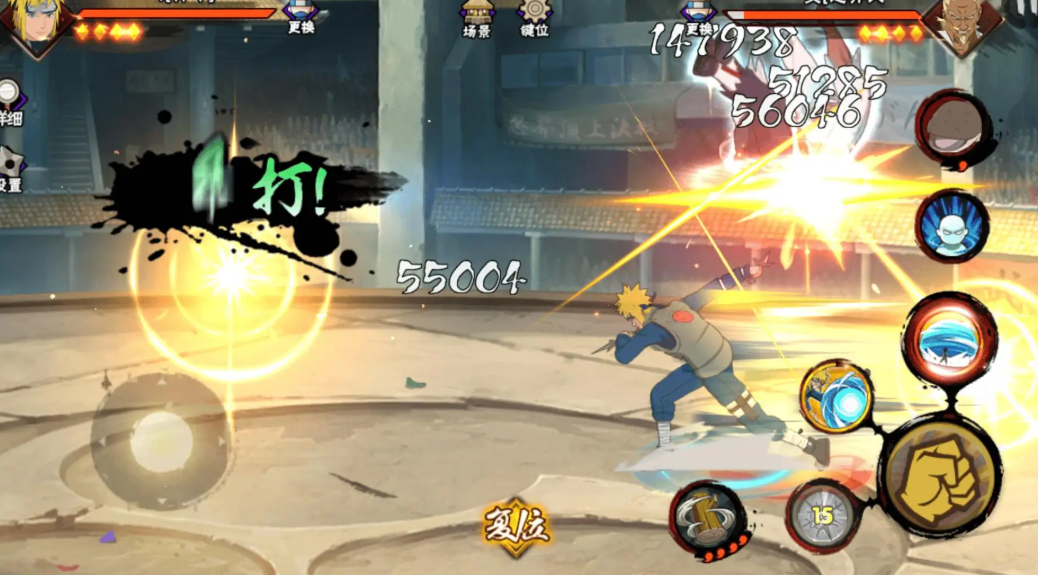Screen dimensions: 1038x575
Task: Summon the white-haired support ninja icon
Action: (951, 226)
